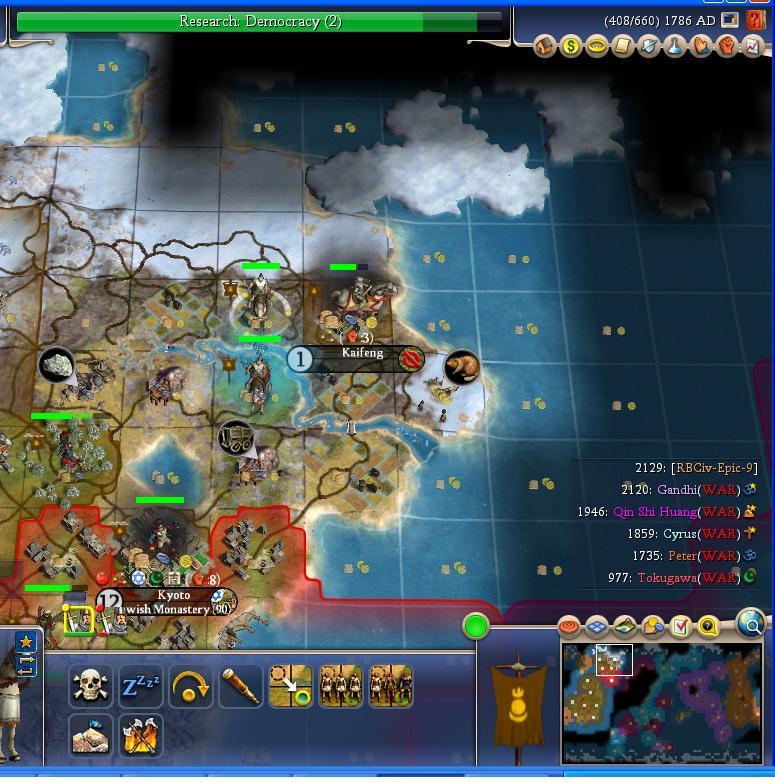This screenshot has width=775, height=783.
Task: Open the Domestic Advisor house icon
Action: pyautogui.click(x=545, y=46)
